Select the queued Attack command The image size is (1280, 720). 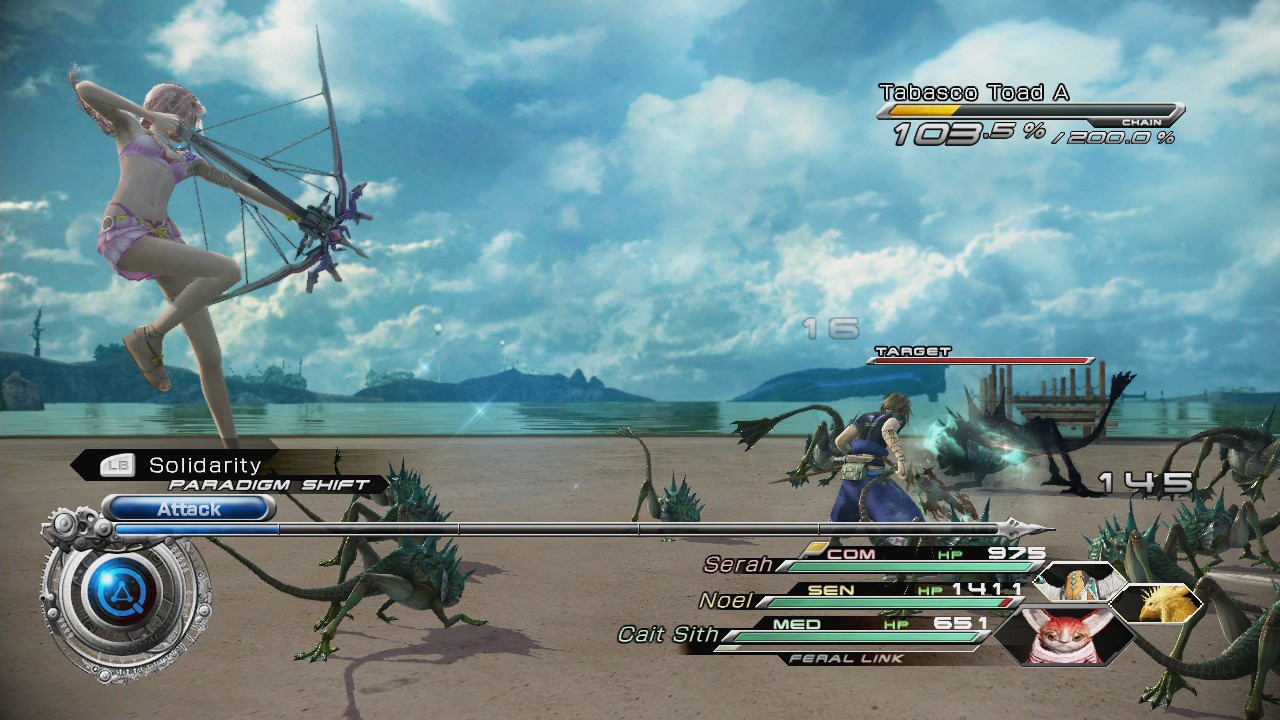(188, 509)
